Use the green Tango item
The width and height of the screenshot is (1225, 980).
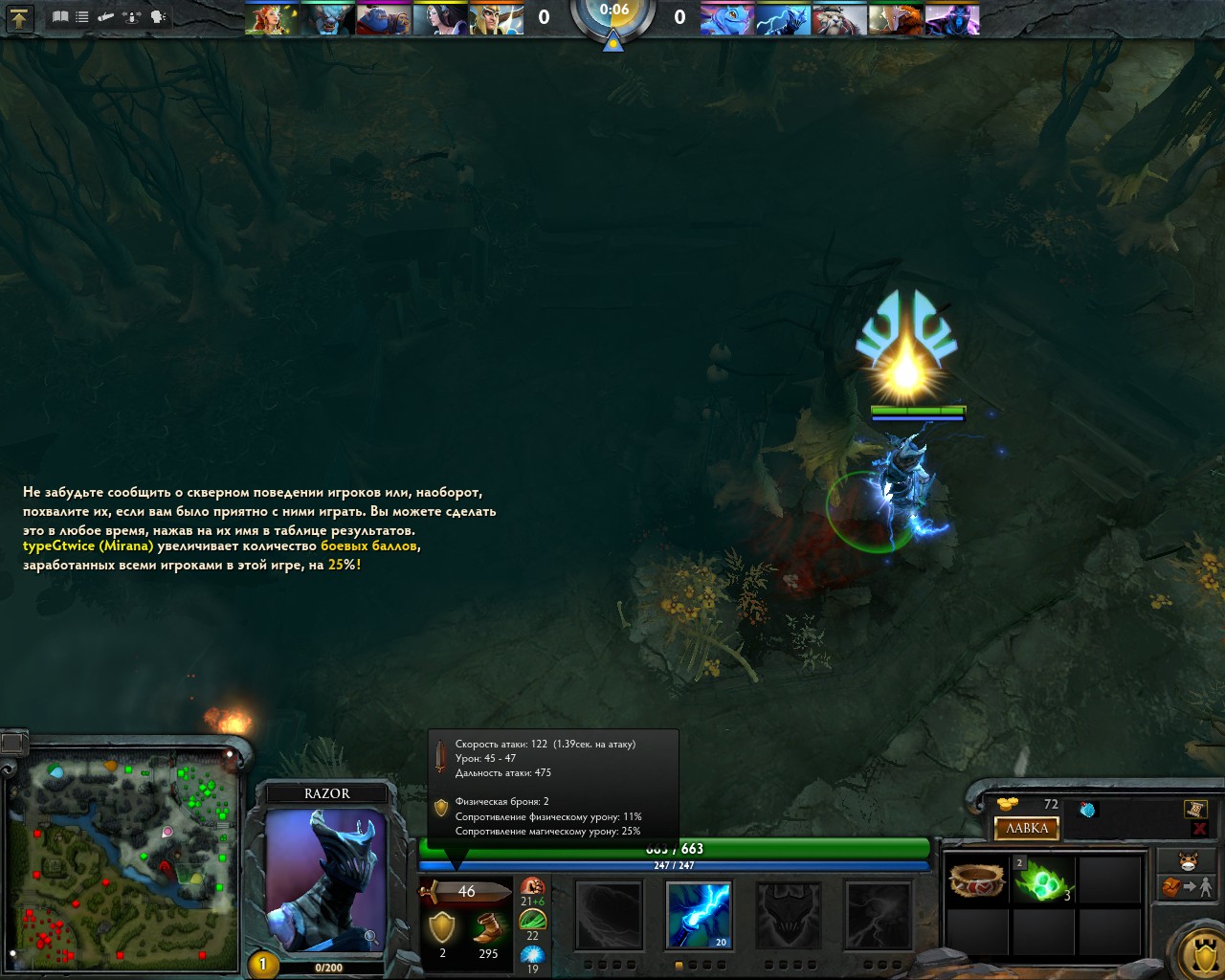[x=1043, y=880]
